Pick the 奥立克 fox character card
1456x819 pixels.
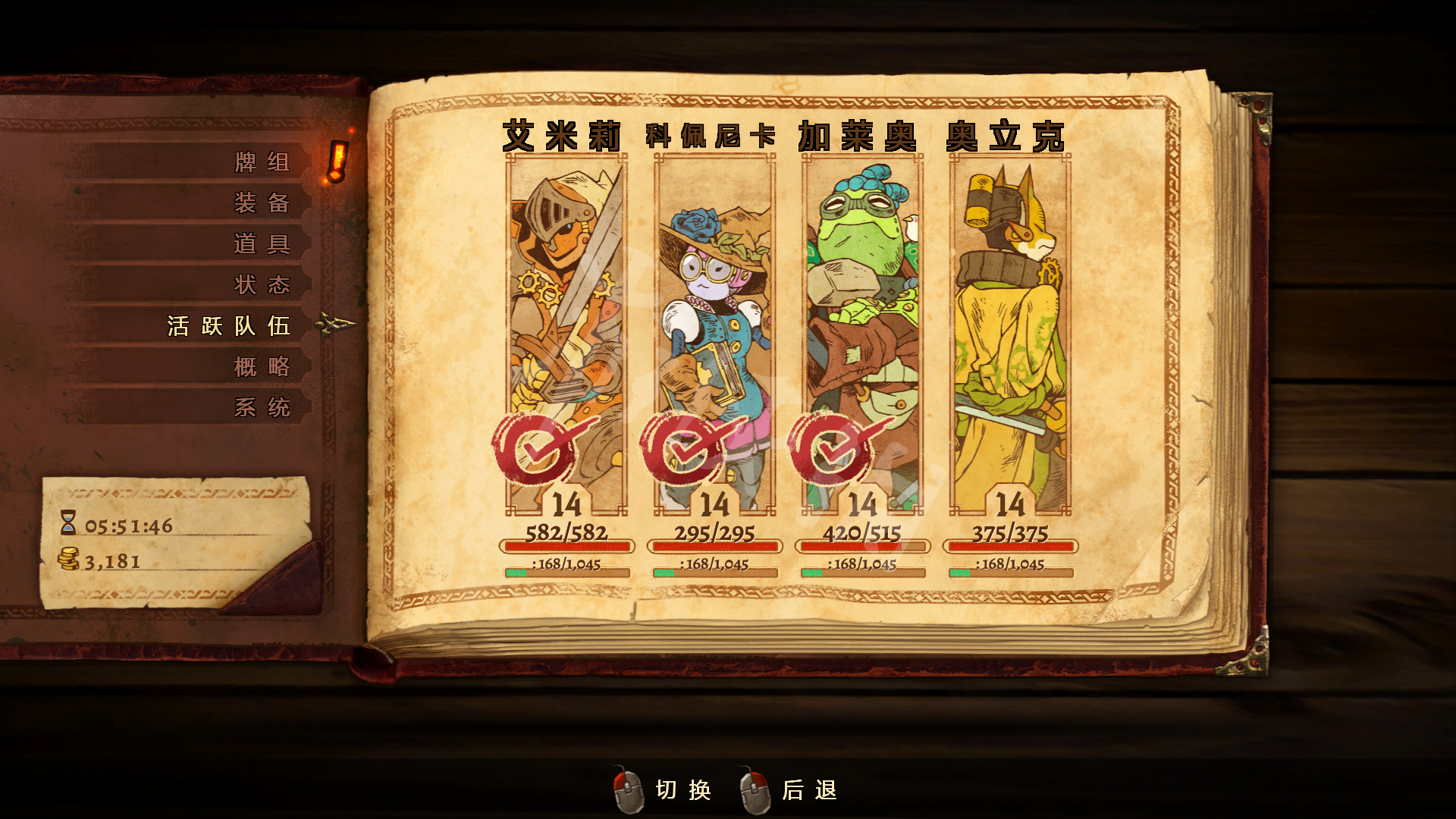click(1010, 334)
